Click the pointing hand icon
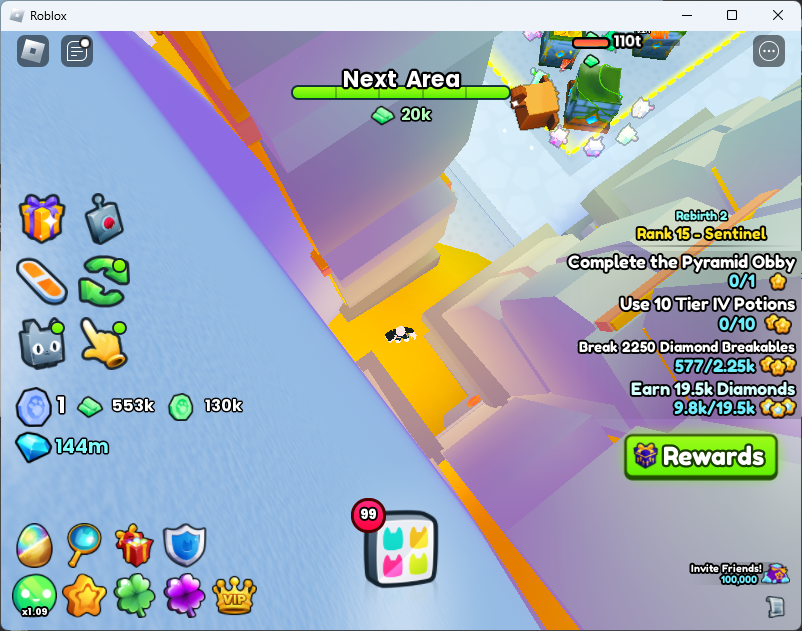 point(103,343)
